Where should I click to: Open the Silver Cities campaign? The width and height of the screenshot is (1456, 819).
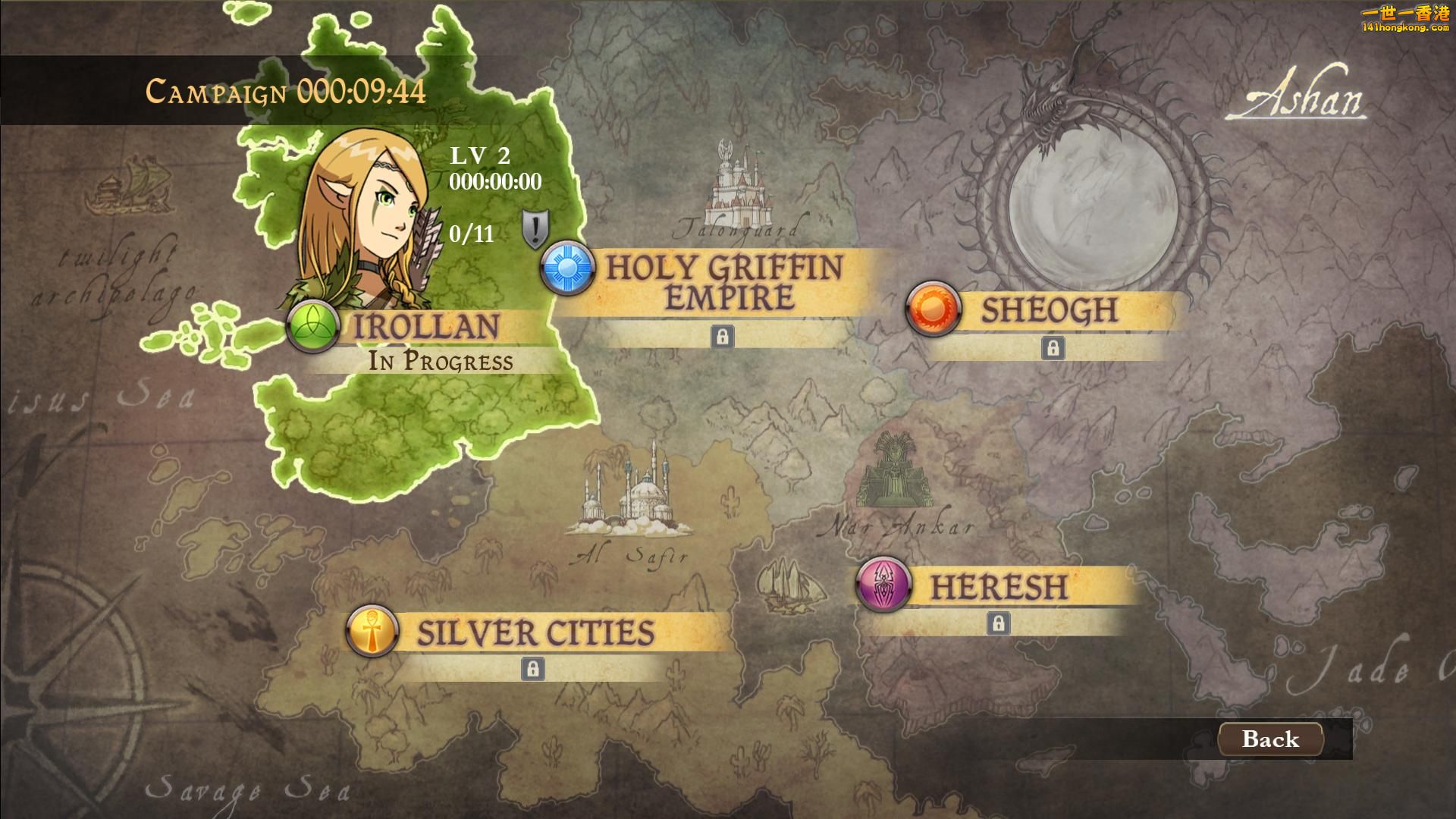pos(535,633)
